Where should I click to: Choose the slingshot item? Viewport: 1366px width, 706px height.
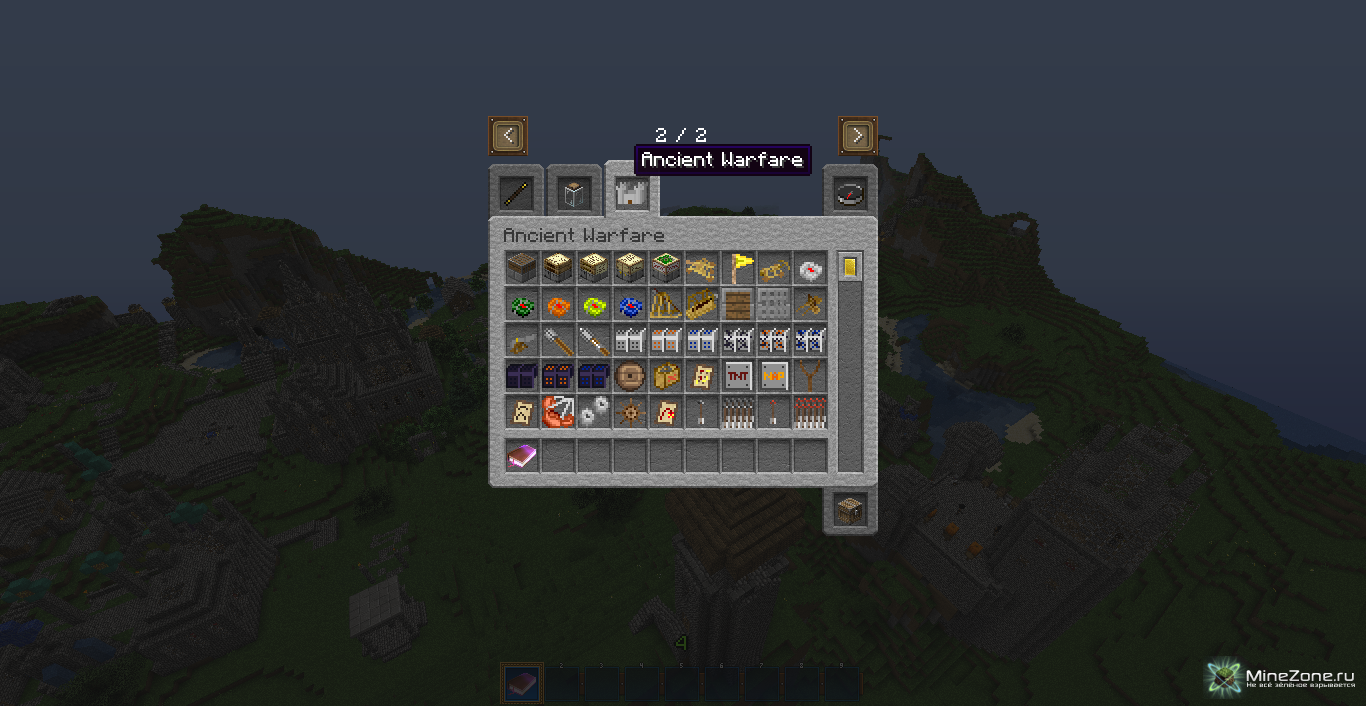coord(809,376)
